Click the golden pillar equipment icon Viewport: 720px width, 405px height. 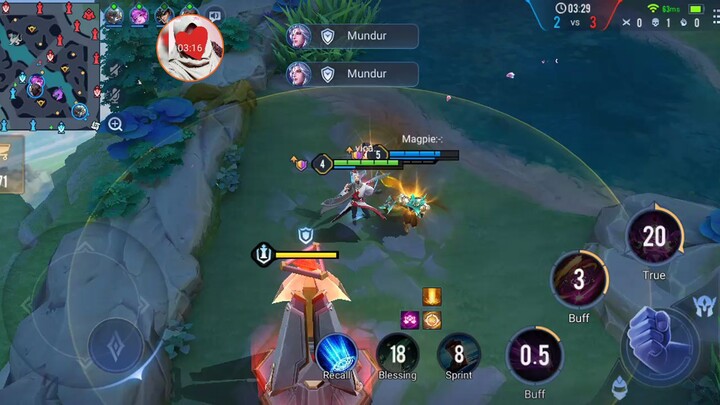click(x=432, y=297)
